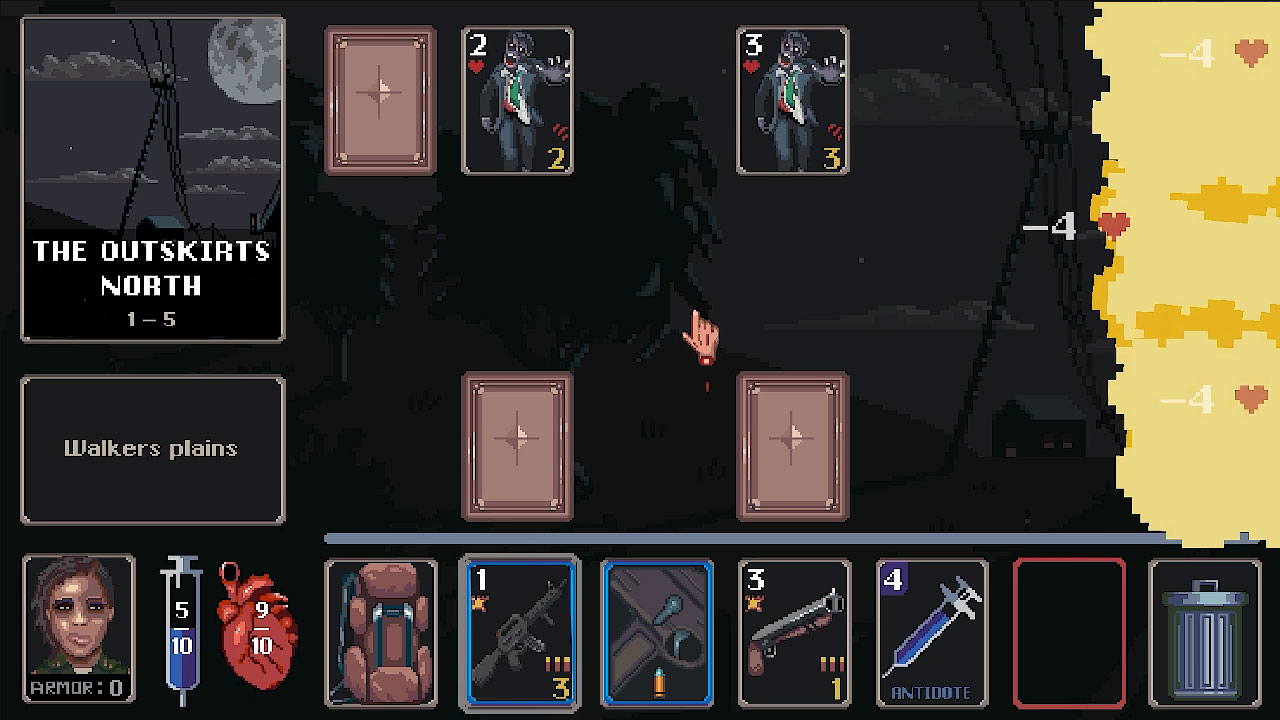Select the ammo and flashlight supply card
The image size is (1280, 720).
click(x=656, y=632)
